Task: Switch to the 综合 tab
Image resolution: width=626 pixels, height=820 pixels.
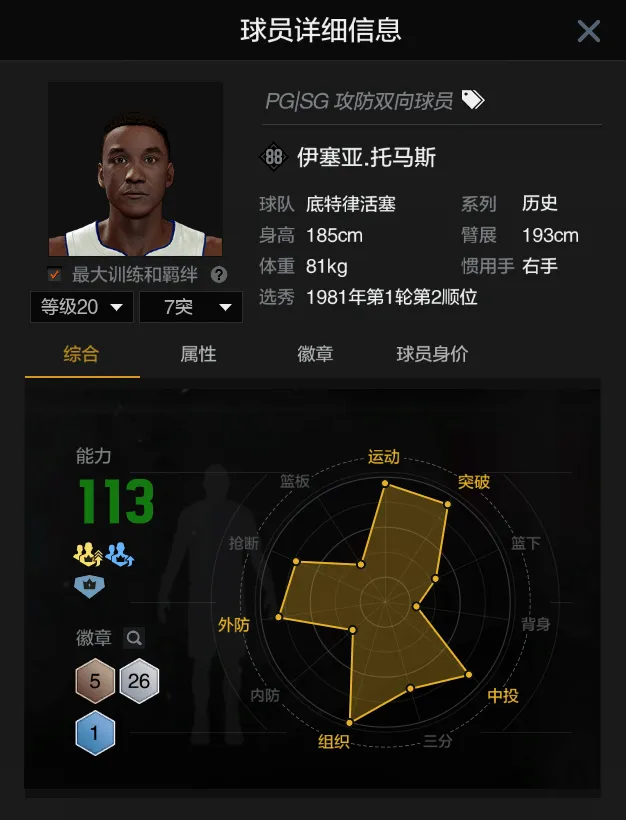Action: pyautogui.click(x=82, y=354)
